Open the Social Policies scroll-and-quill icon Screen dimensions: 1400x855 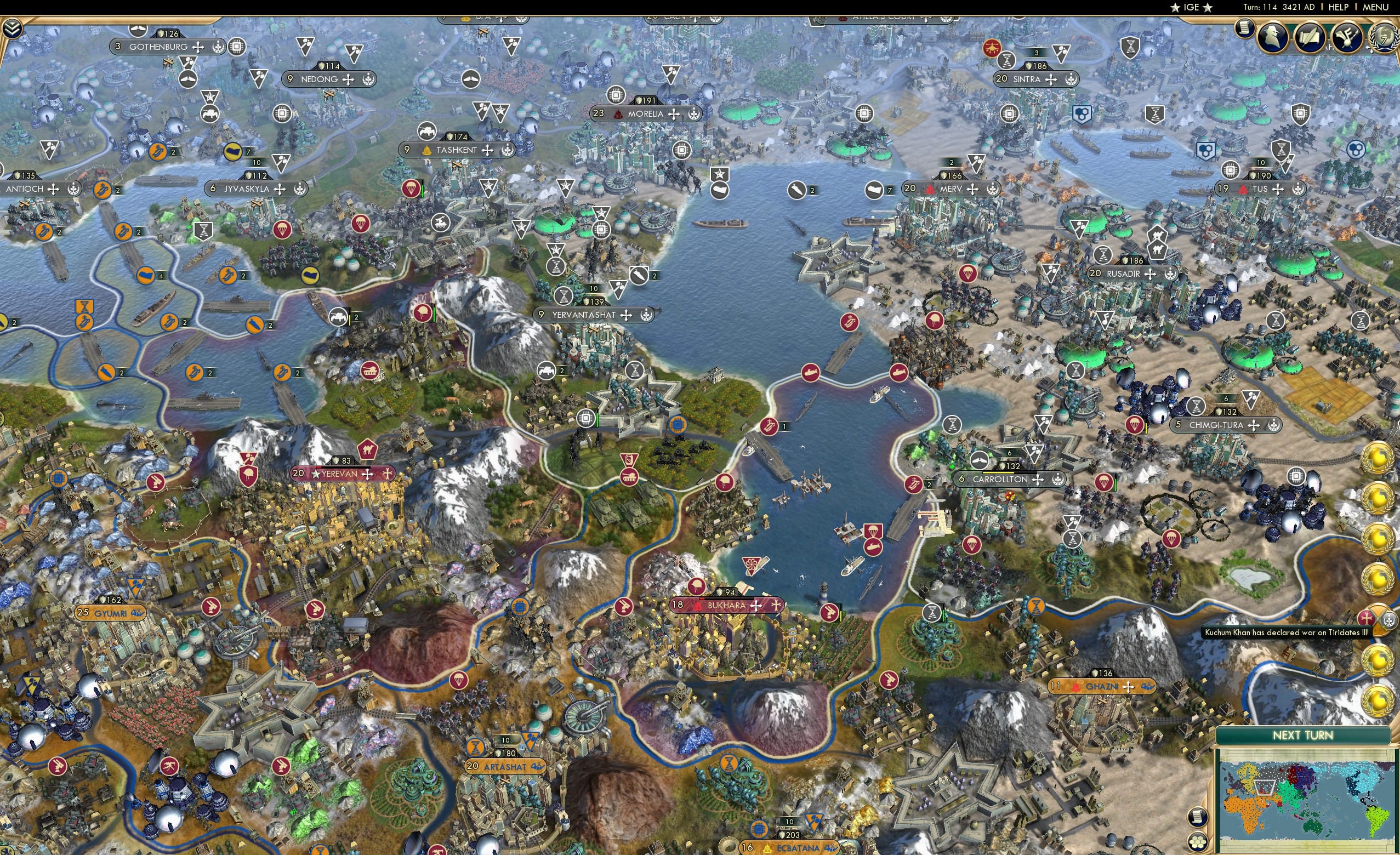[1311, 37]
